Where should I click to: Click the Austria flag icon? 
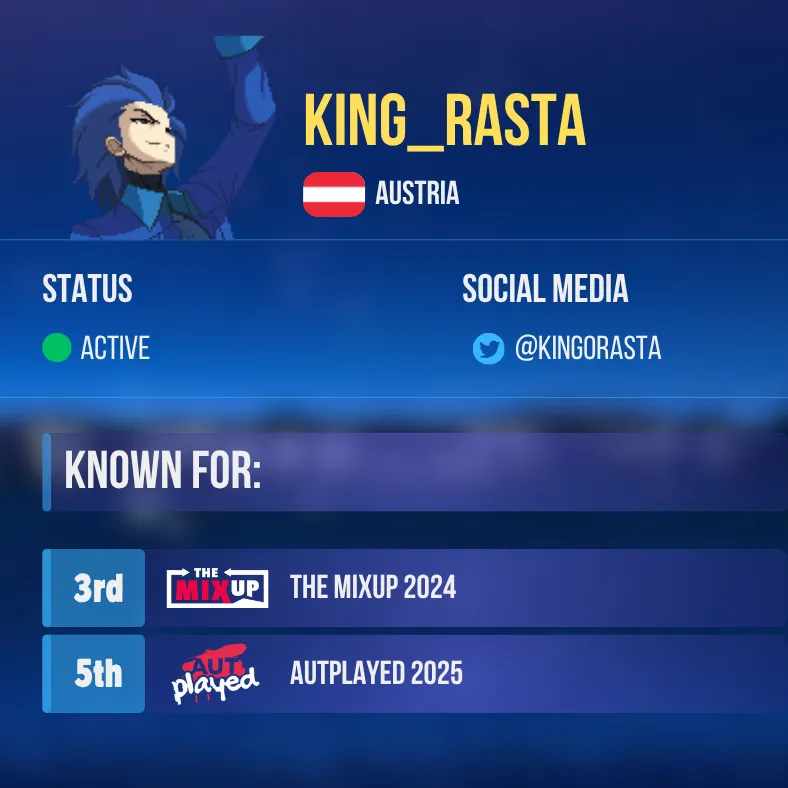(334, 194)
